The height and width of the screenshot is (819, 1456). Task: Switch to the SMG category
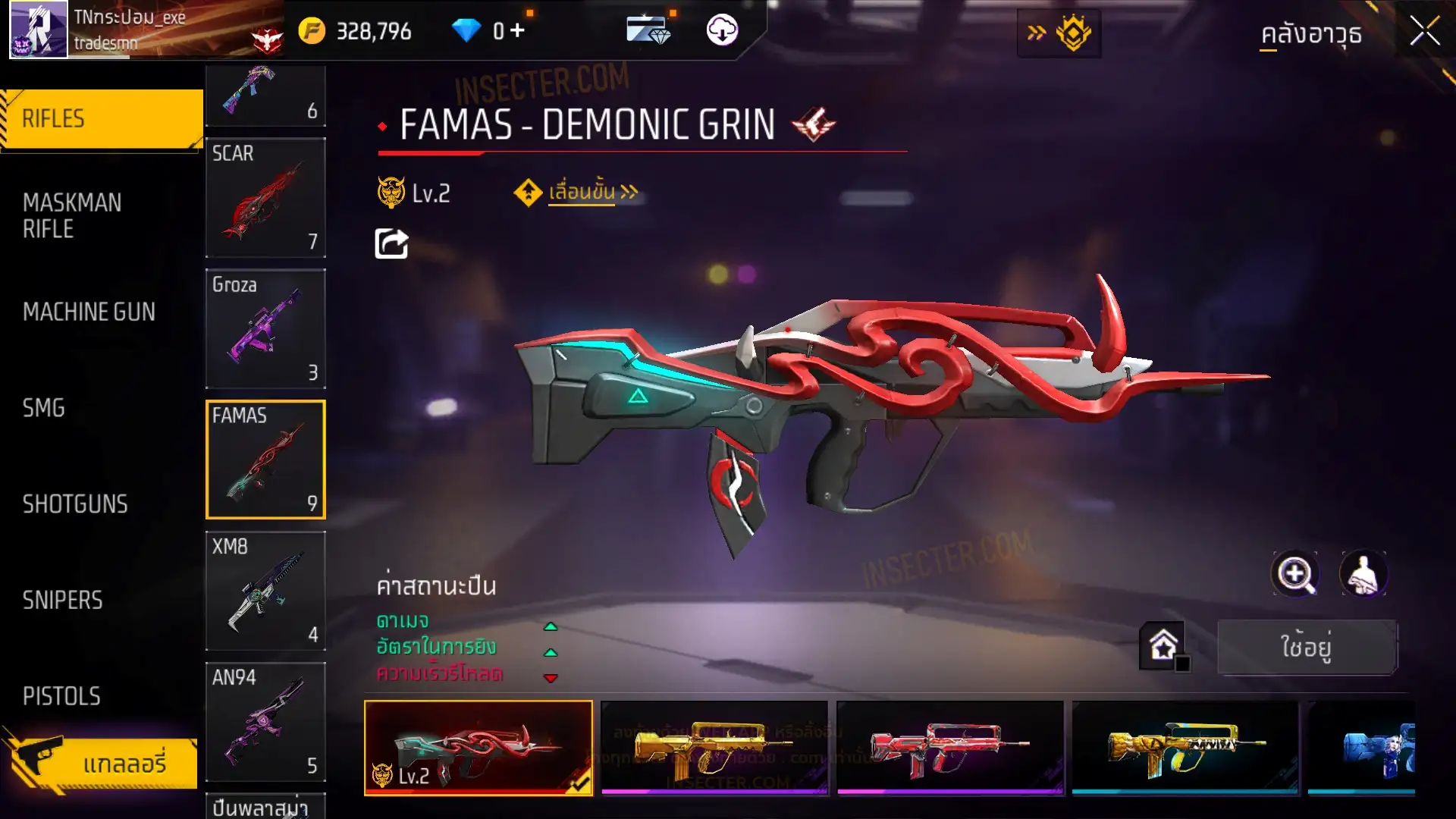coord(44,408)
